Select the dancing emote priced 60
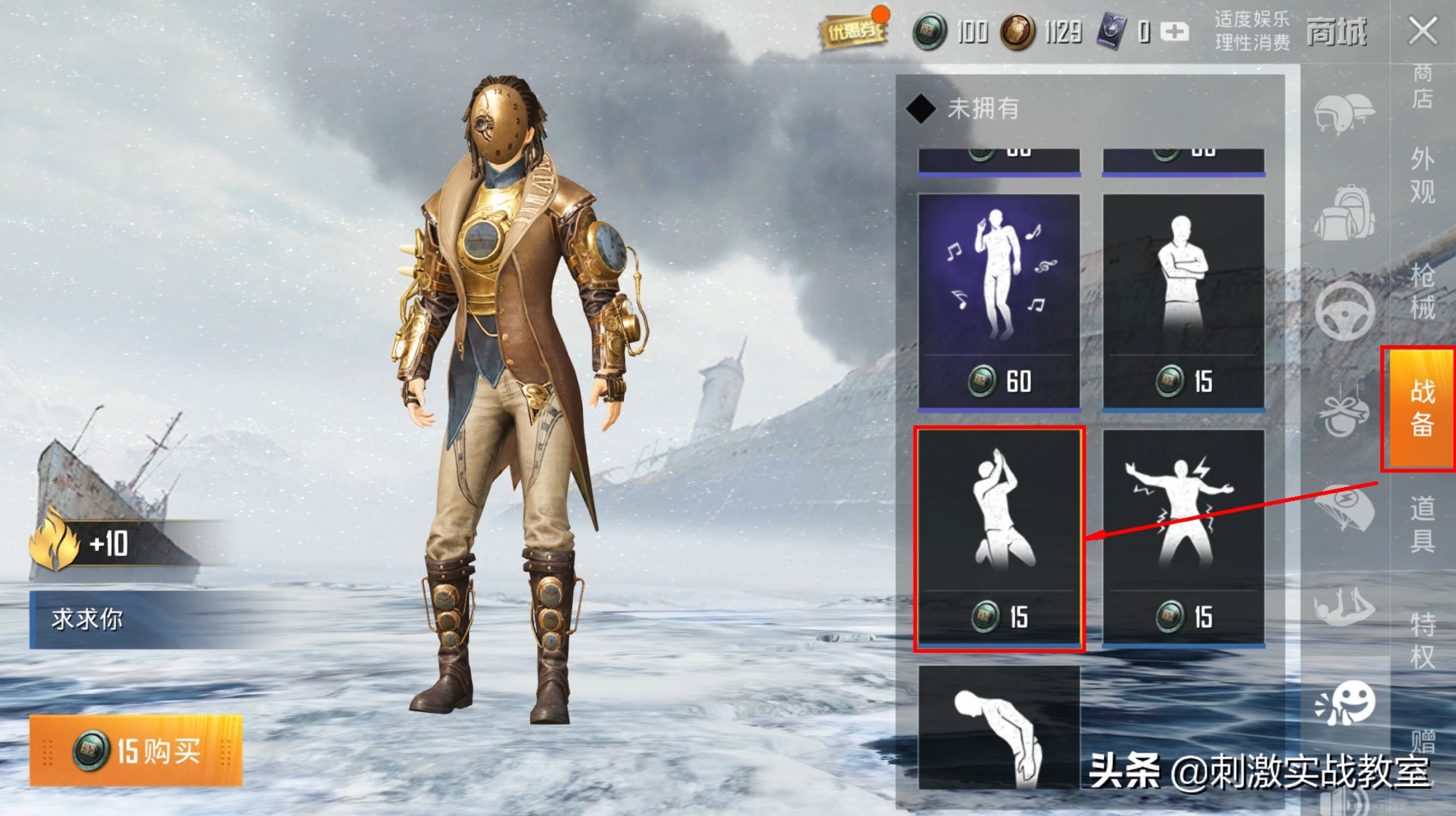Screen dimensions: 1456x816 point(999,301)
